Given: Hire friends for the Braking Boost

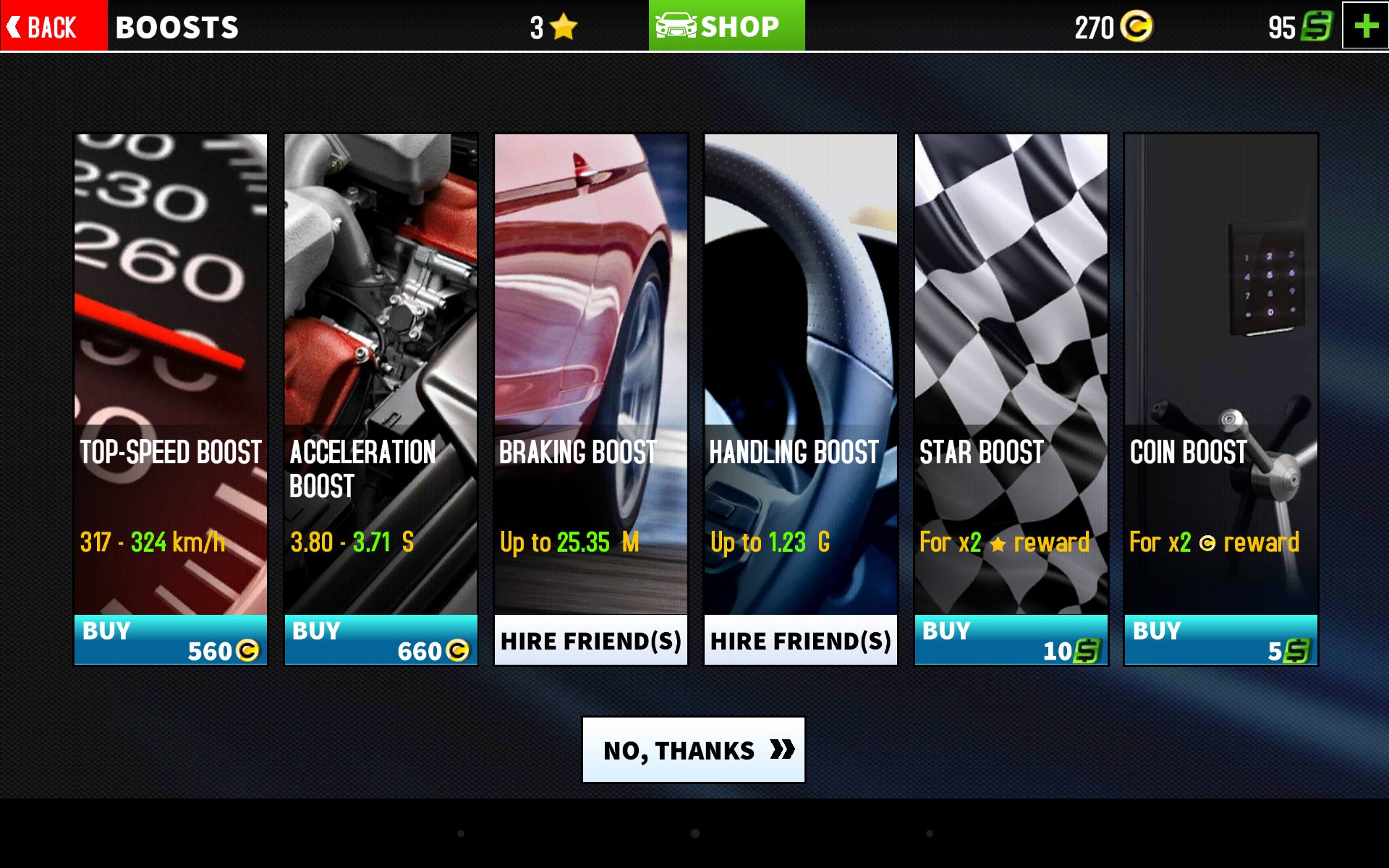Looking at the screenshot, I should [x=590, y=640].
